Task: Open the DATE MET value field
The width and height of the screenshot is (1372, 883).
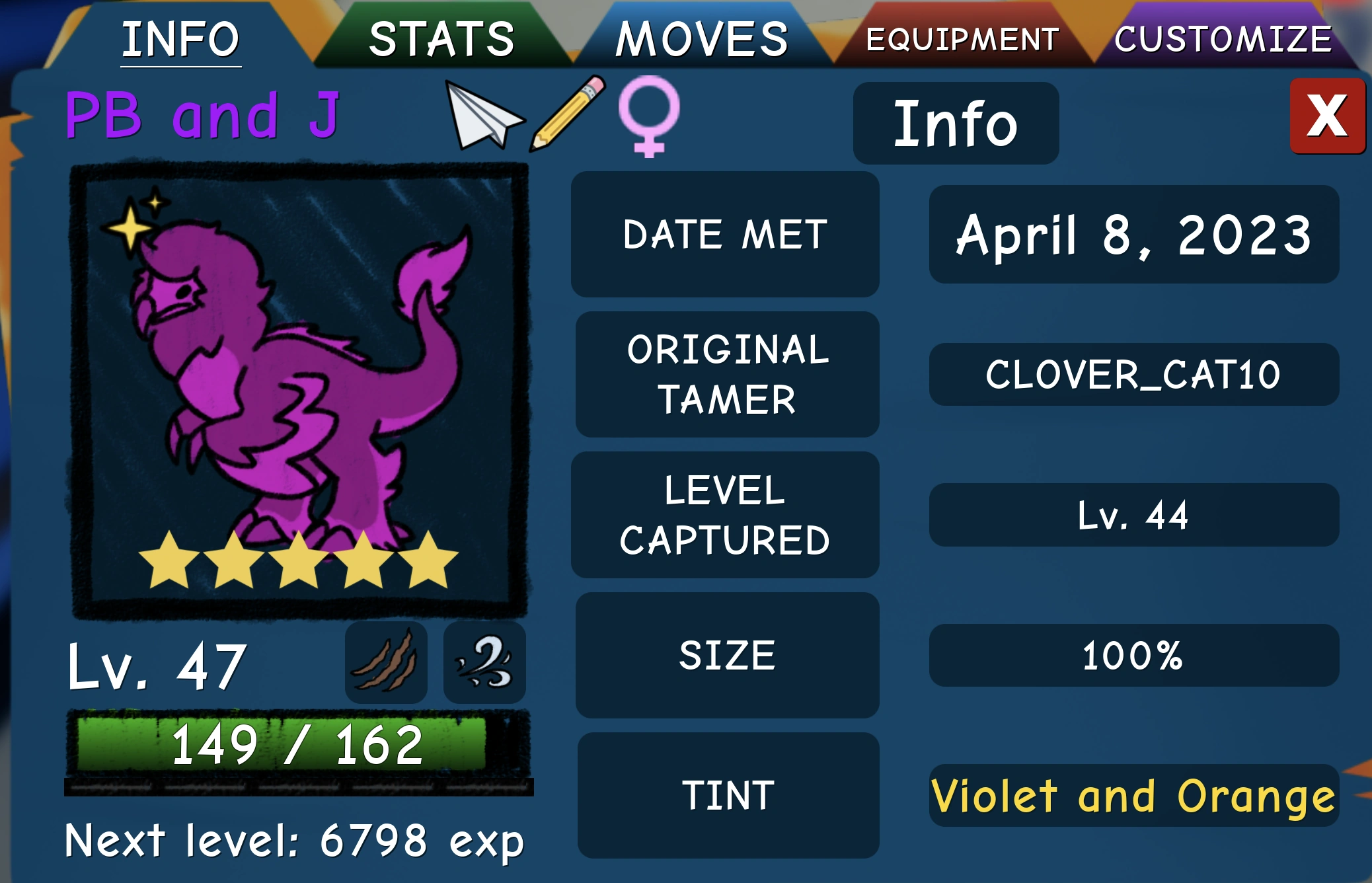Action: click(x=1133, y=235)
